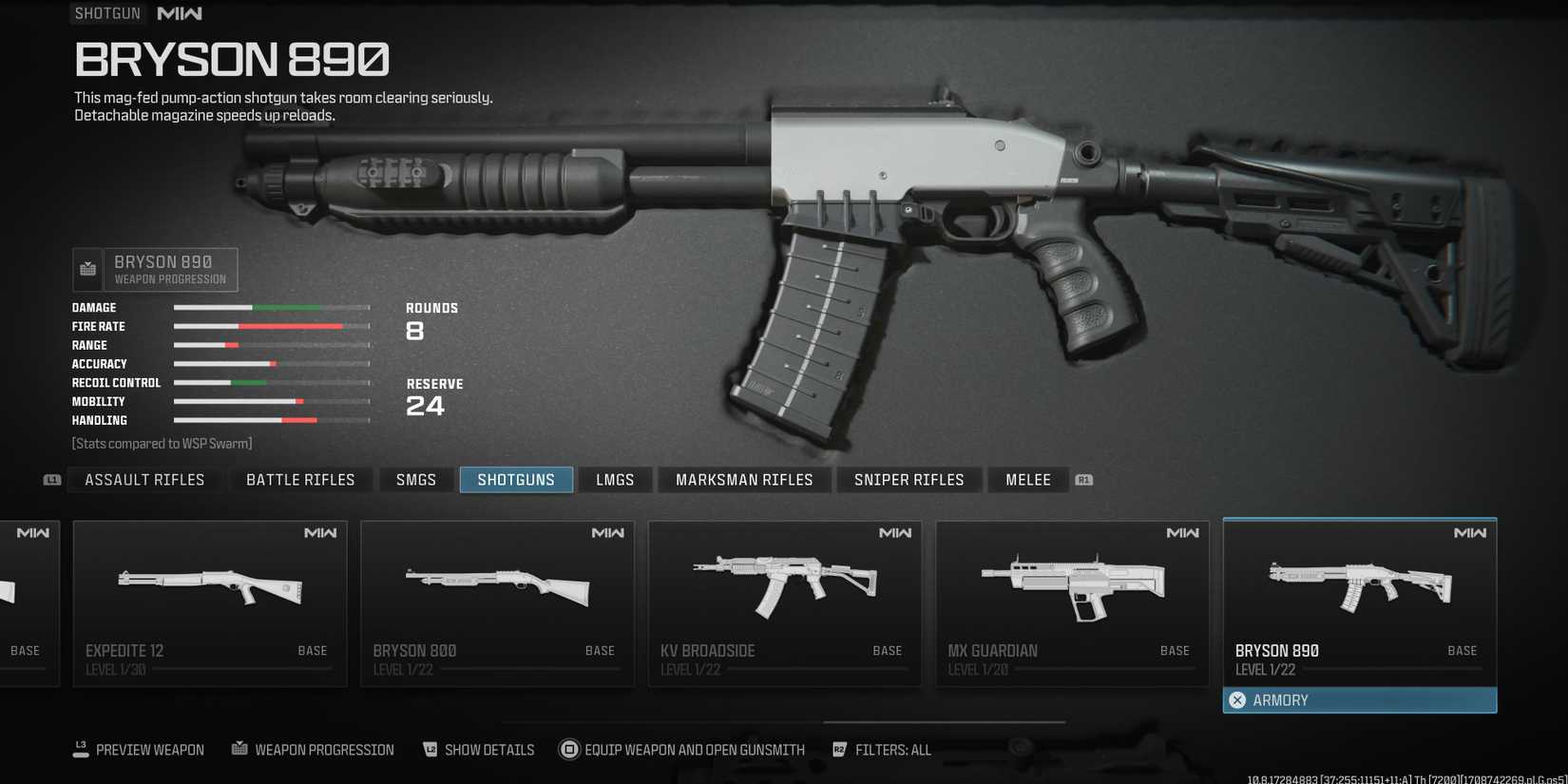The image size is (1568, 784).
Task: Open the Battle Rifles category
Action: click(300, 480)
